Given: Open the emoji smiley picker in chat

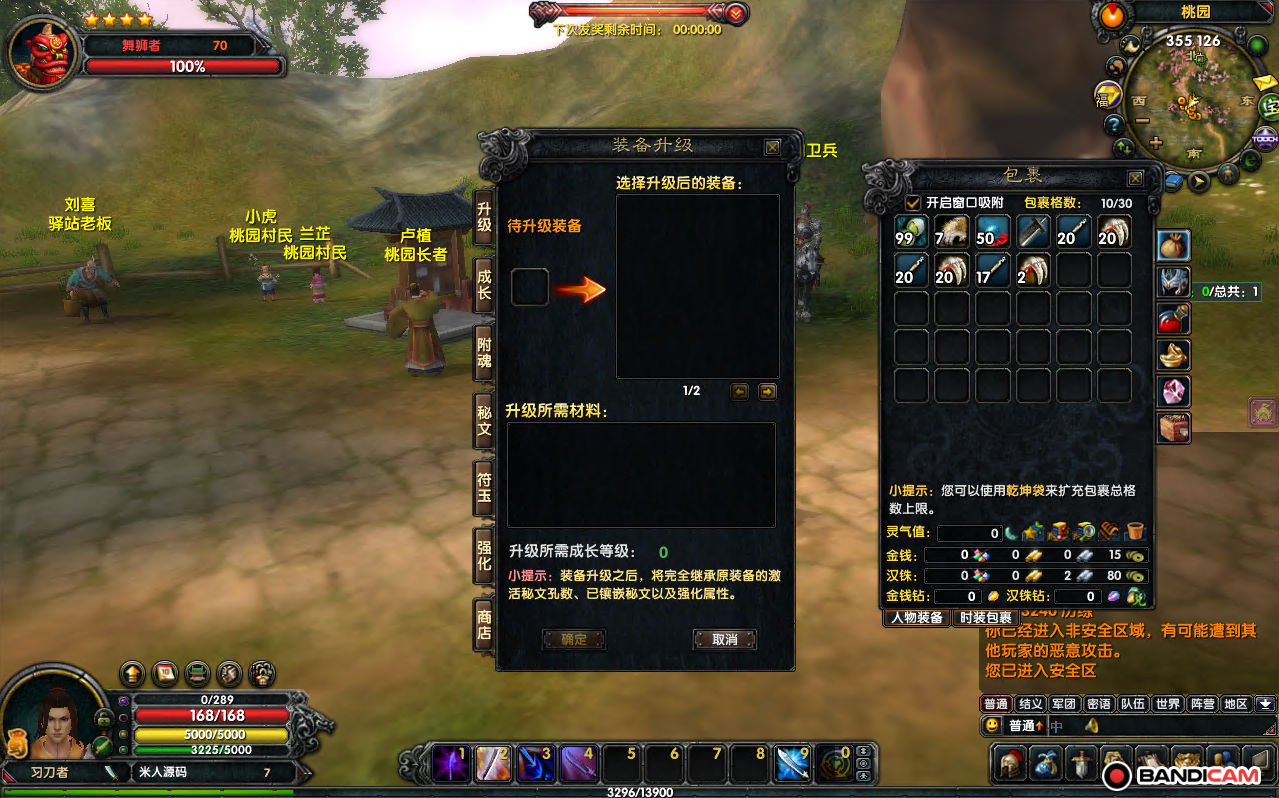Looking at the screenshot, I should [991, 726].
